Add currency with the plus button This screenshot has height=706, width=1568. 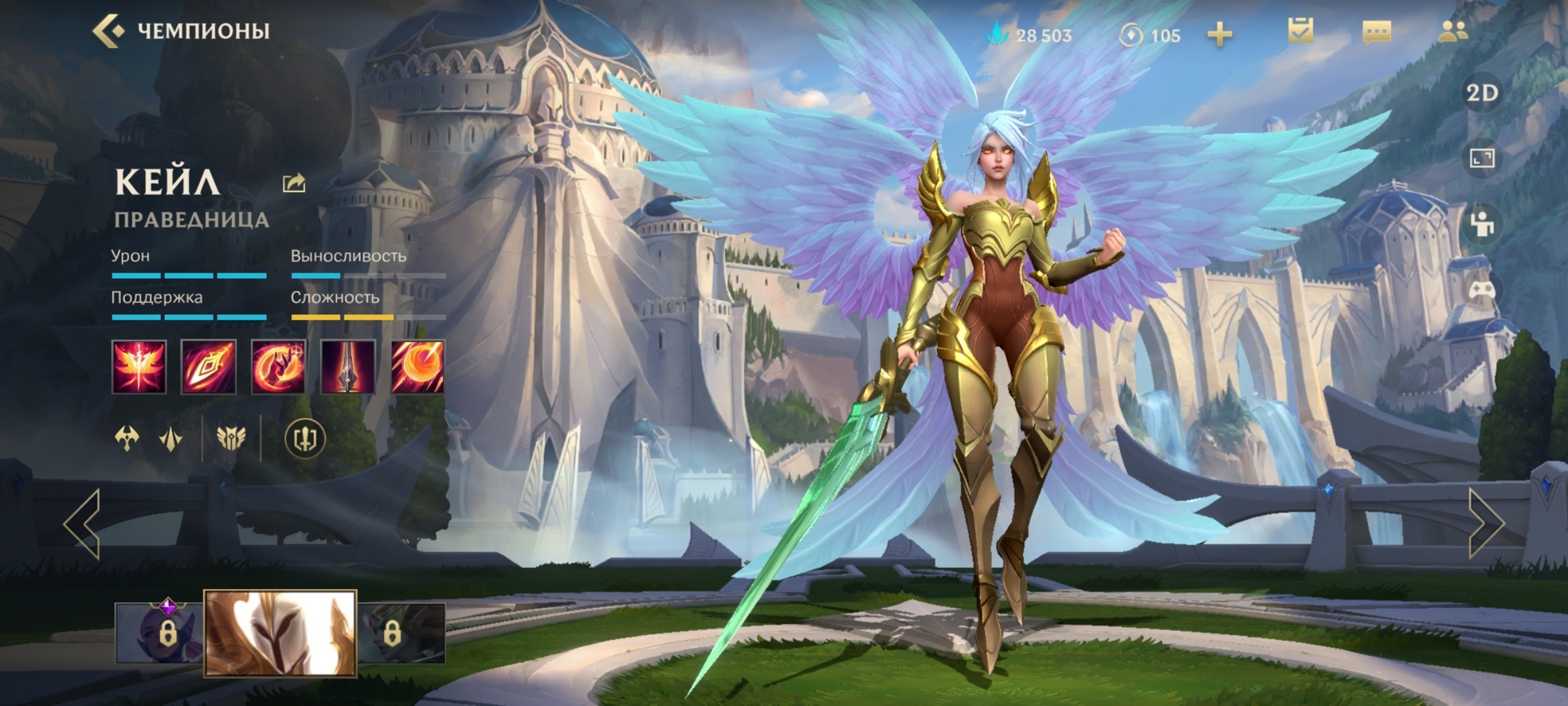[1220, 34]
